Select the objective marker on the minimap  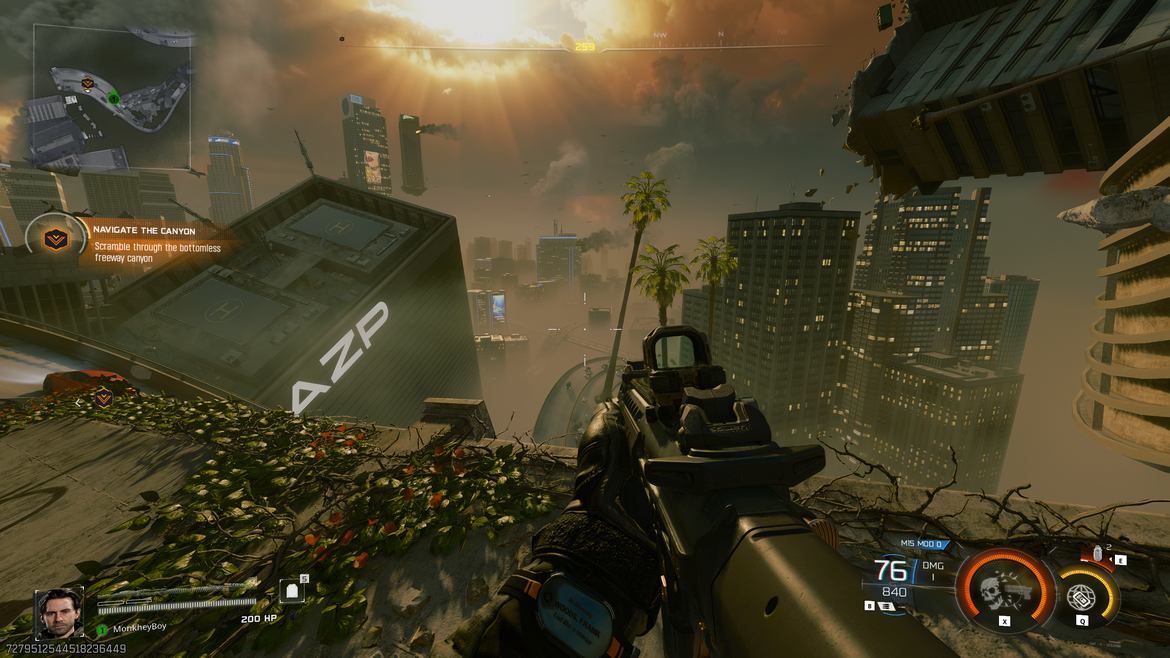pos(87,82)
